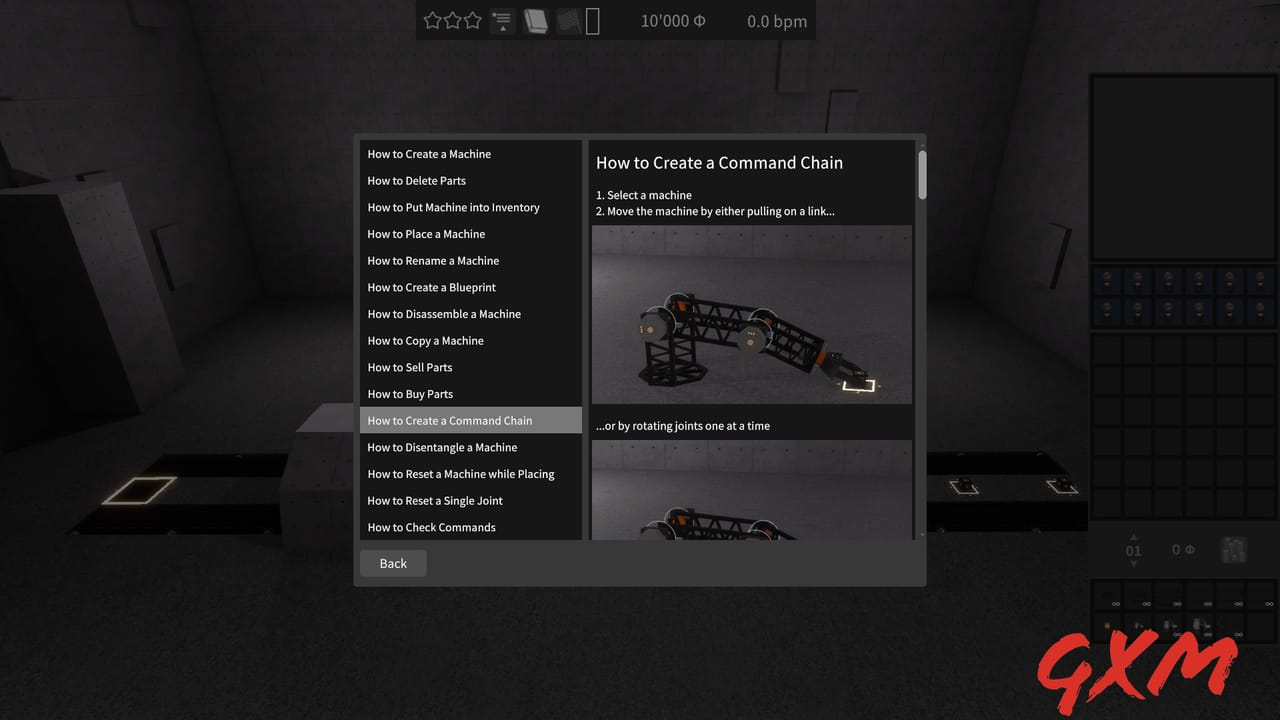Click the first machine screenshot in the article
The height and width of the screenshot is (720, 1280).
752,315
